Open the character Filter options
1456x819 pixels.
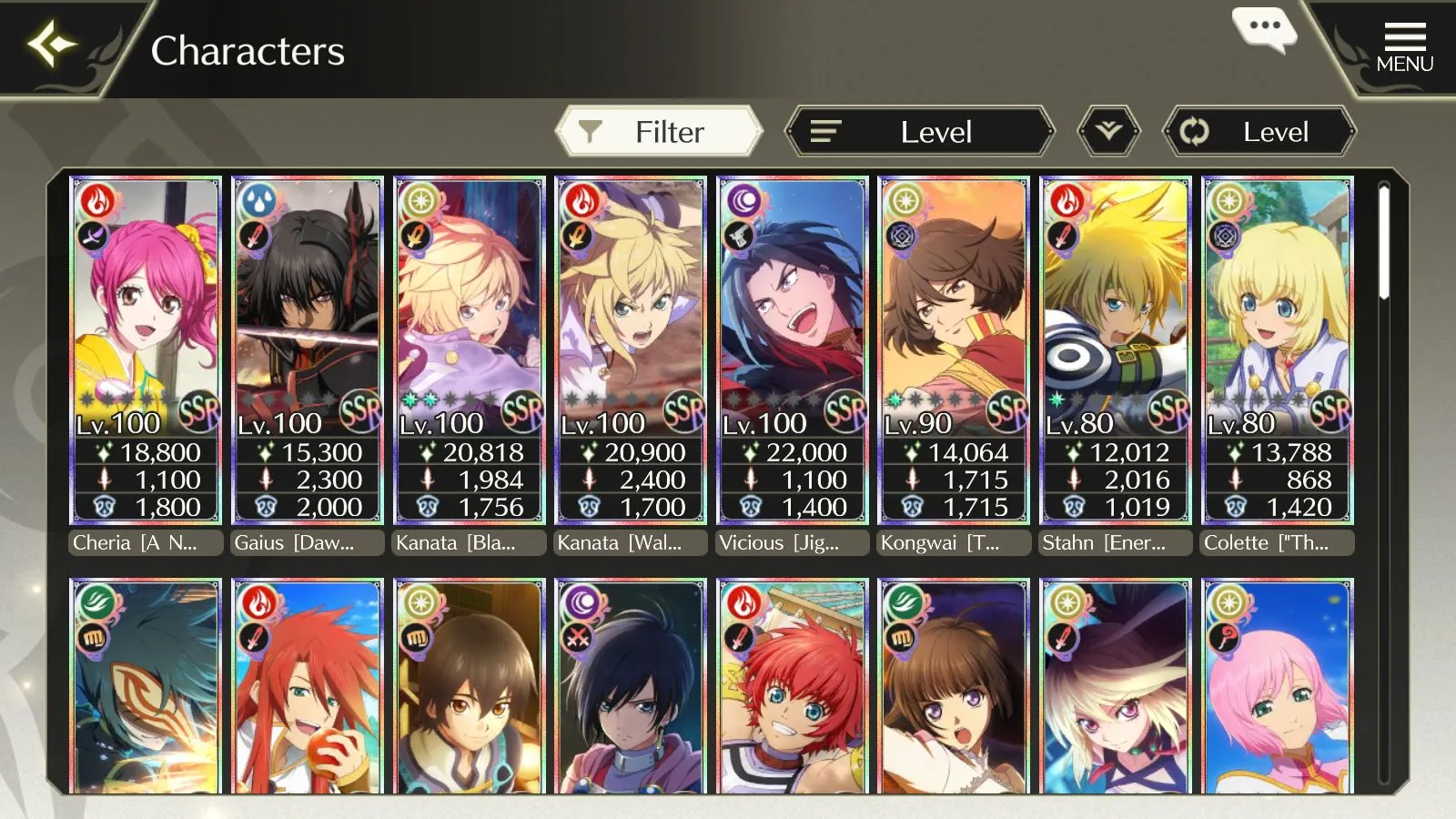tap(659, 132)
